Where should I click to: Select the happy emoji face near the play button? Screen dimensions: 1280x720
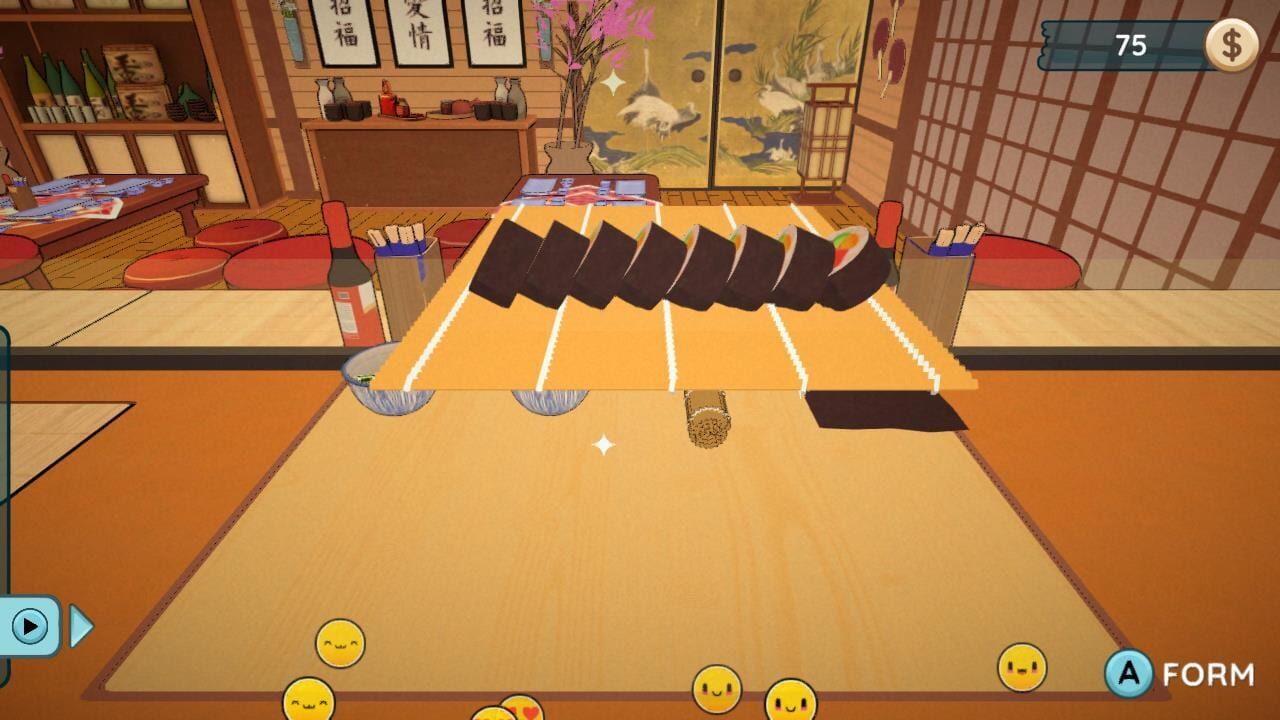tap(340, 642)
